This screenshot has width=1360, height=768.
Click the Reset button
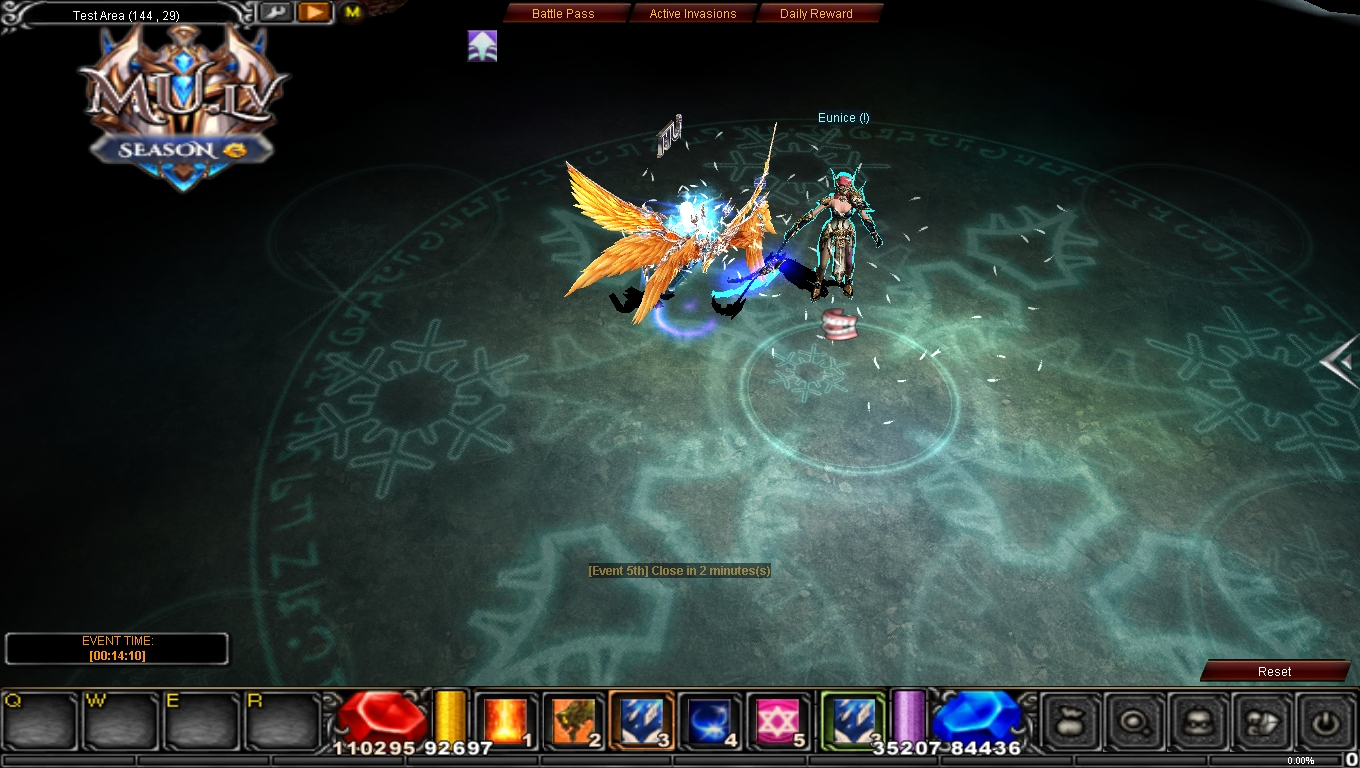point(1274,671)
